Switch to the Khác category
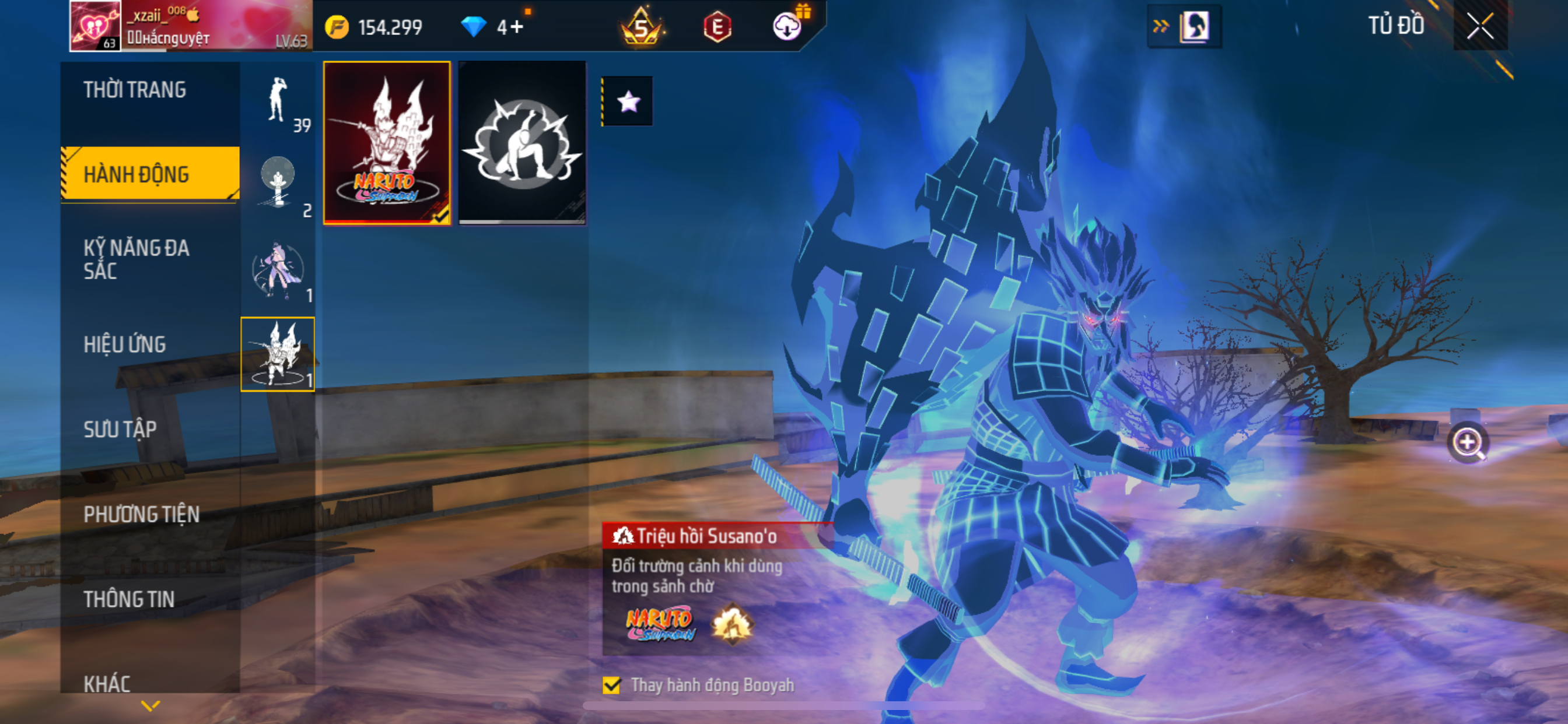This screenshot has width=1568, height=724. [107, 683]
